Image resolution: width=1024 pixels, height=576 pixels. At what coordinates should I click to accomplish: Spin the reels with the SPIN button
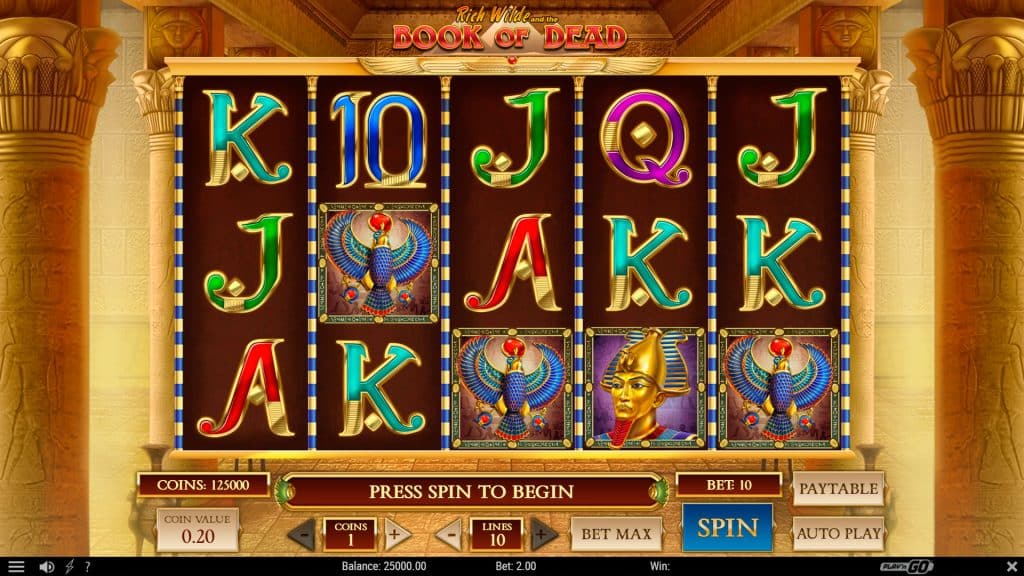pyautogui.click(x=727, y=527)
